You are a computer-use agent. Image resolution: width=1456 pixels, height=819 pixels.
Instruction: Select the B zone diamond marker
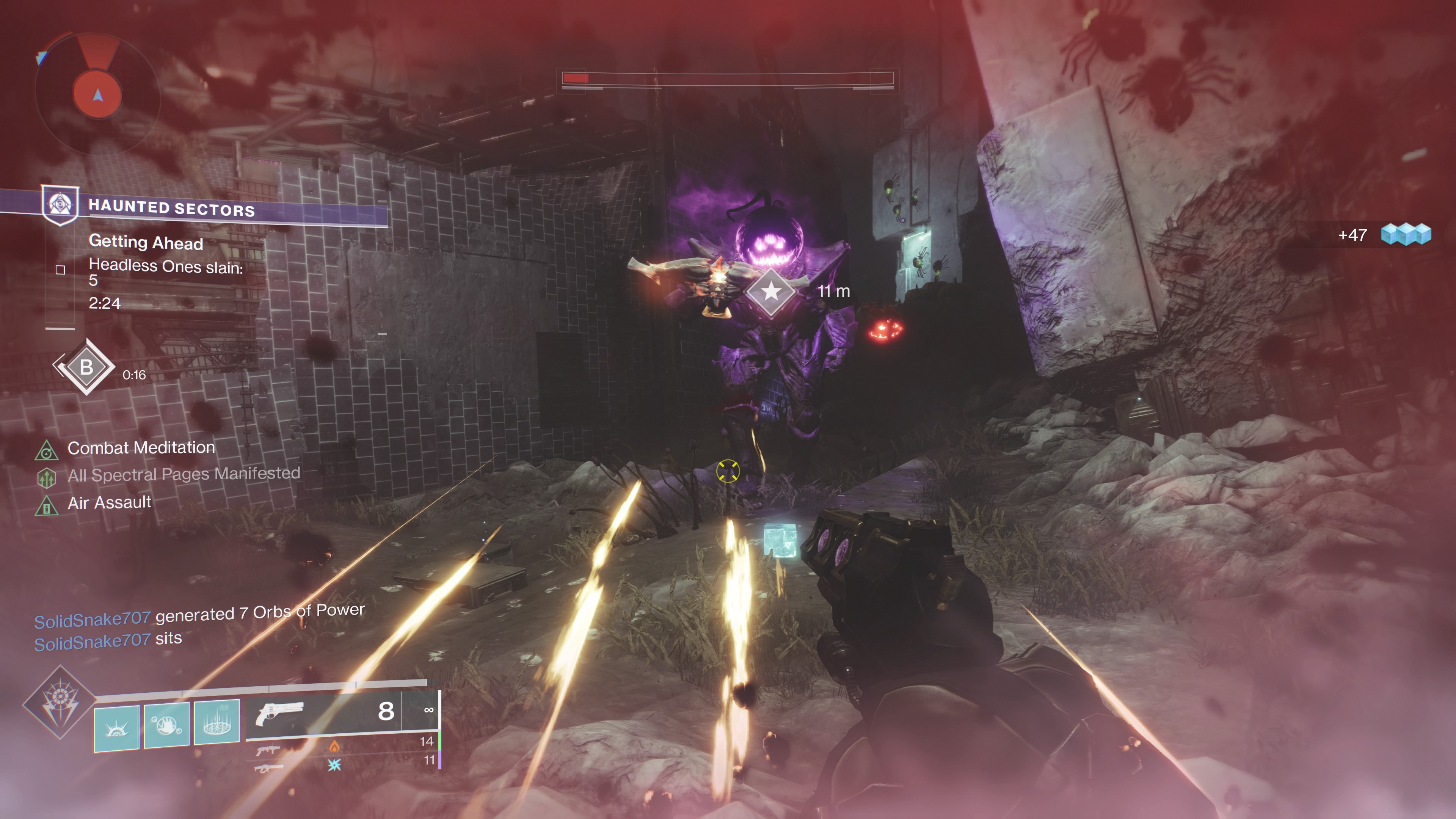pos(86,367)
